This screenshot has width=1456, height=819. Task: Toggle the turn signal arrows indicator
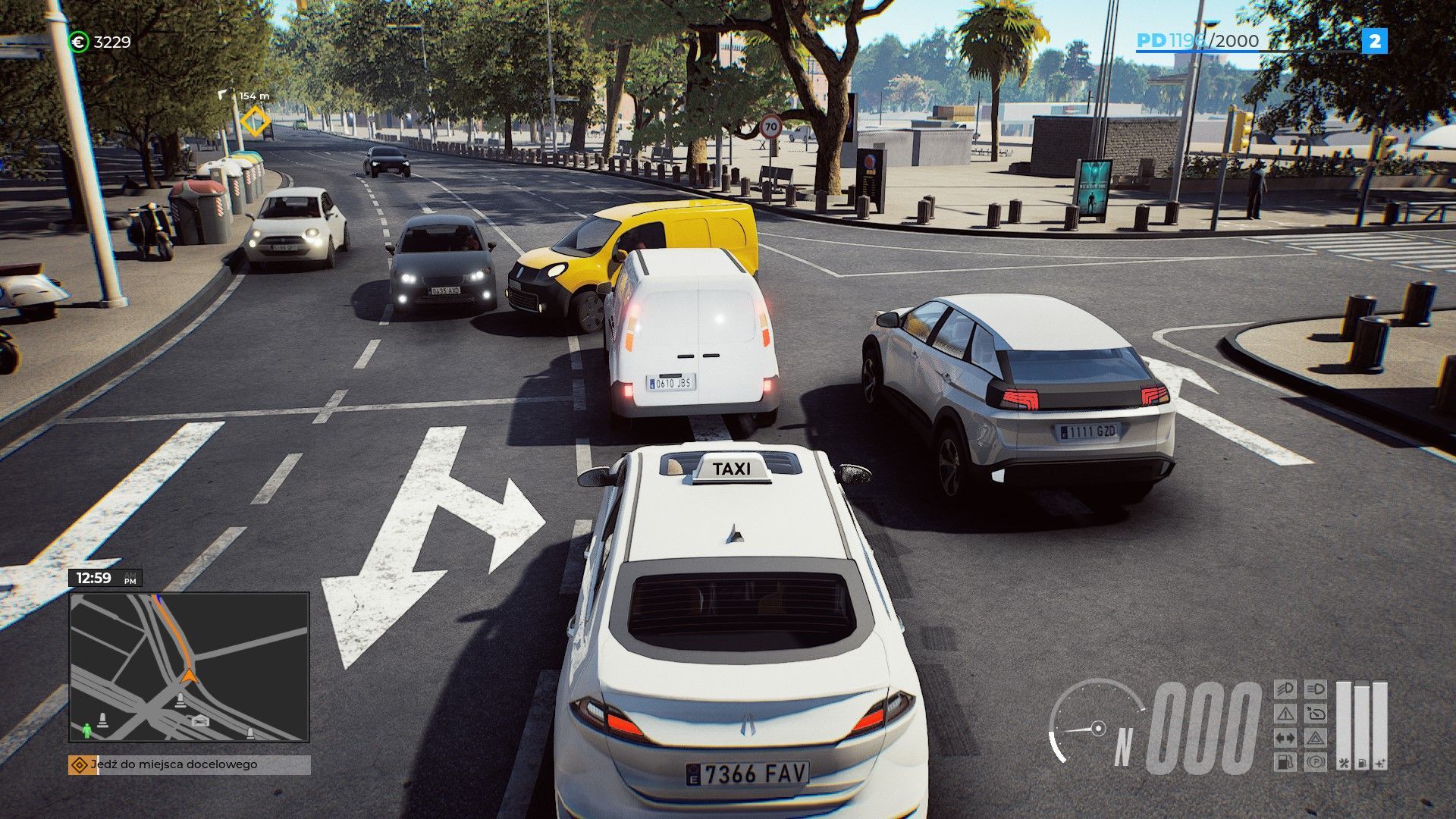(x=1285, y=738)
